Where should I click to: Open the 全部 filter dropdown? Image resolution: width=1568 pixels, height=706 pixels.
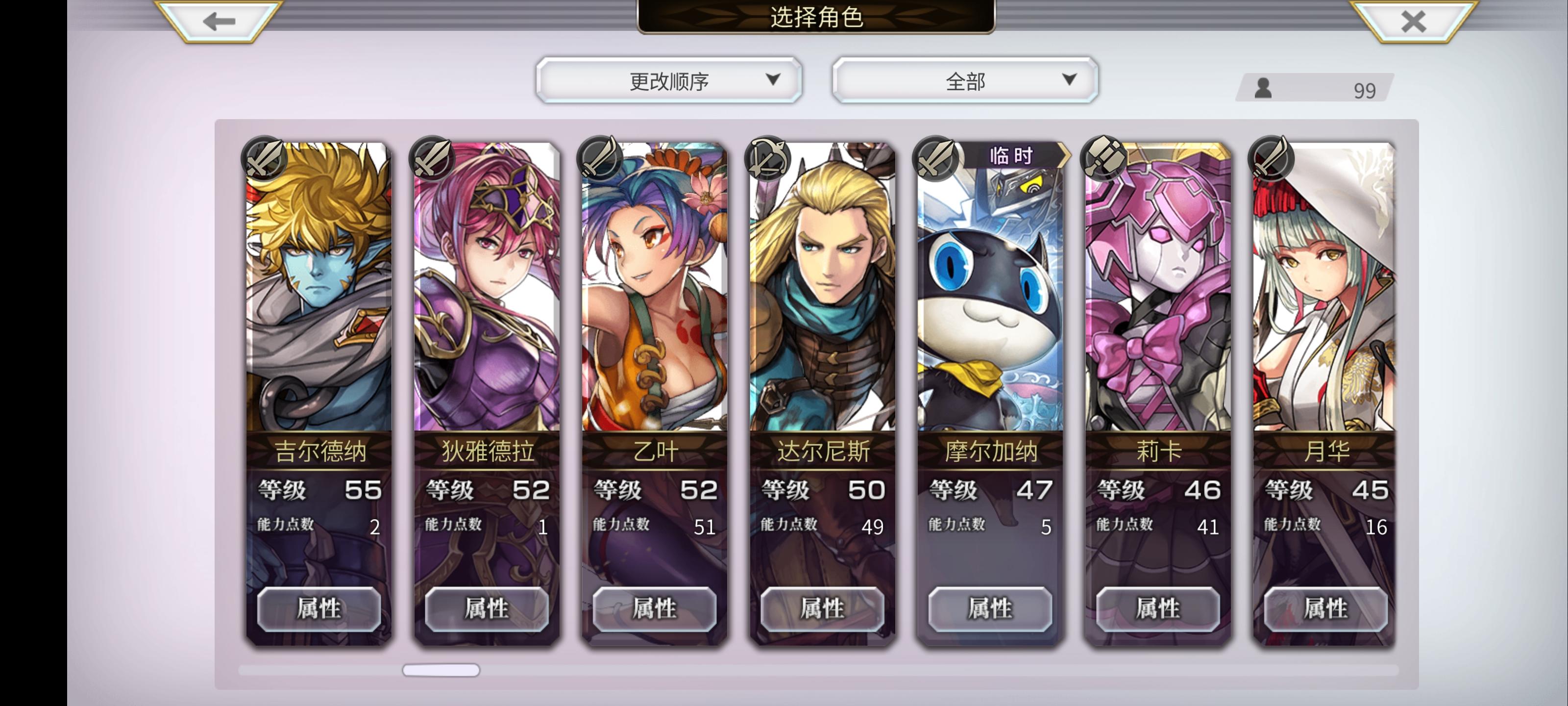pyautogui.click(x=965, y=79)
